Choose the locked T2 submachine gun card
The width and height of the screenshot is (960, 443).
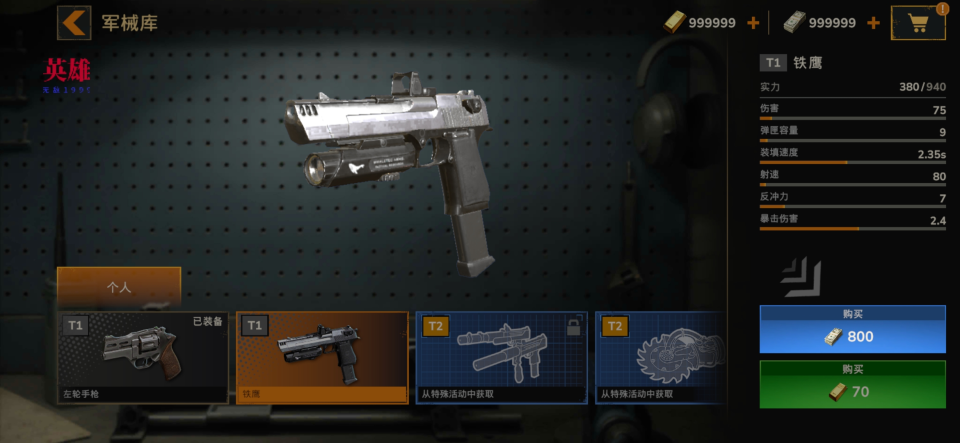(500, 357)
